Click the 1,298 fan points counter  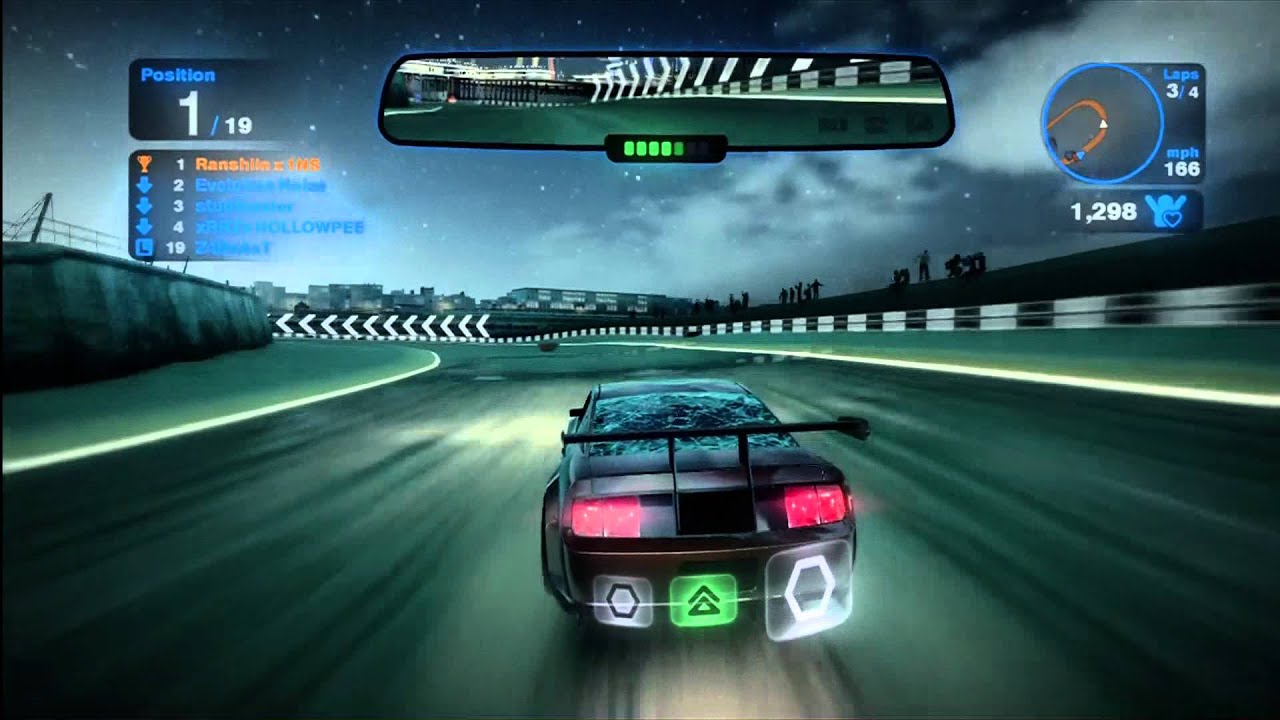(1105, 212)
